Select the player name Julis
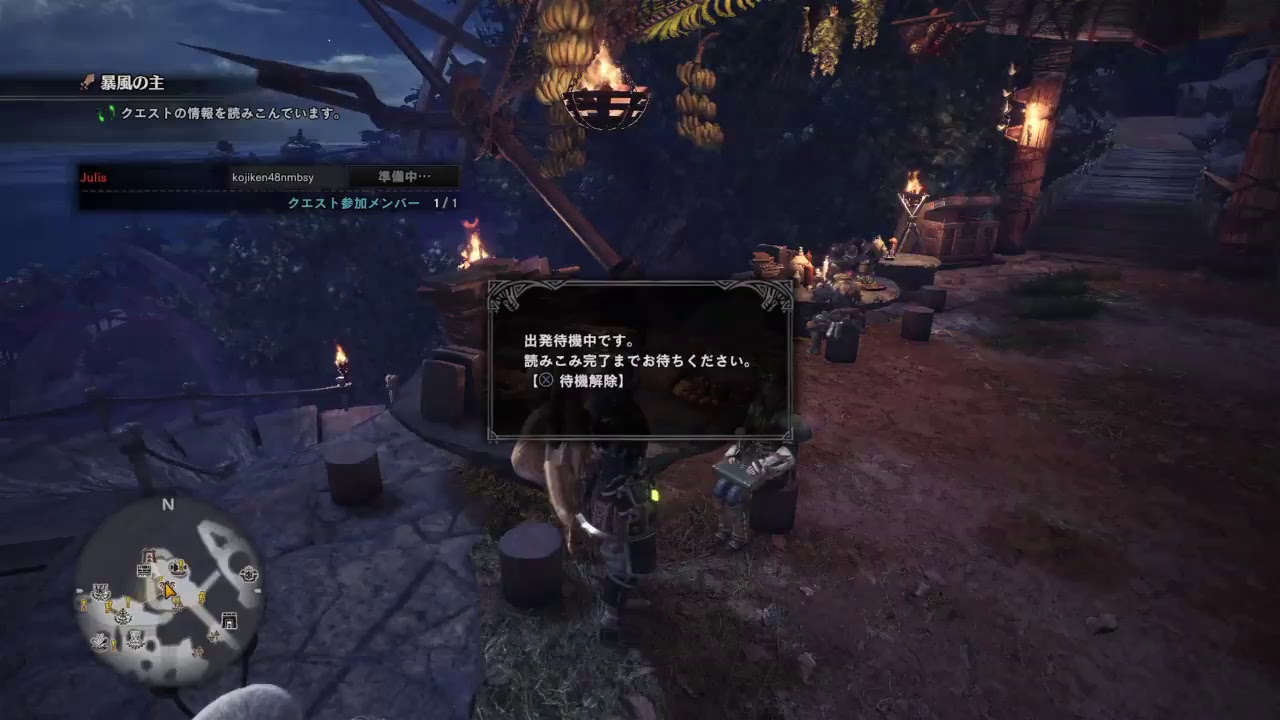 pyautogui.click(x=94, y=176)
